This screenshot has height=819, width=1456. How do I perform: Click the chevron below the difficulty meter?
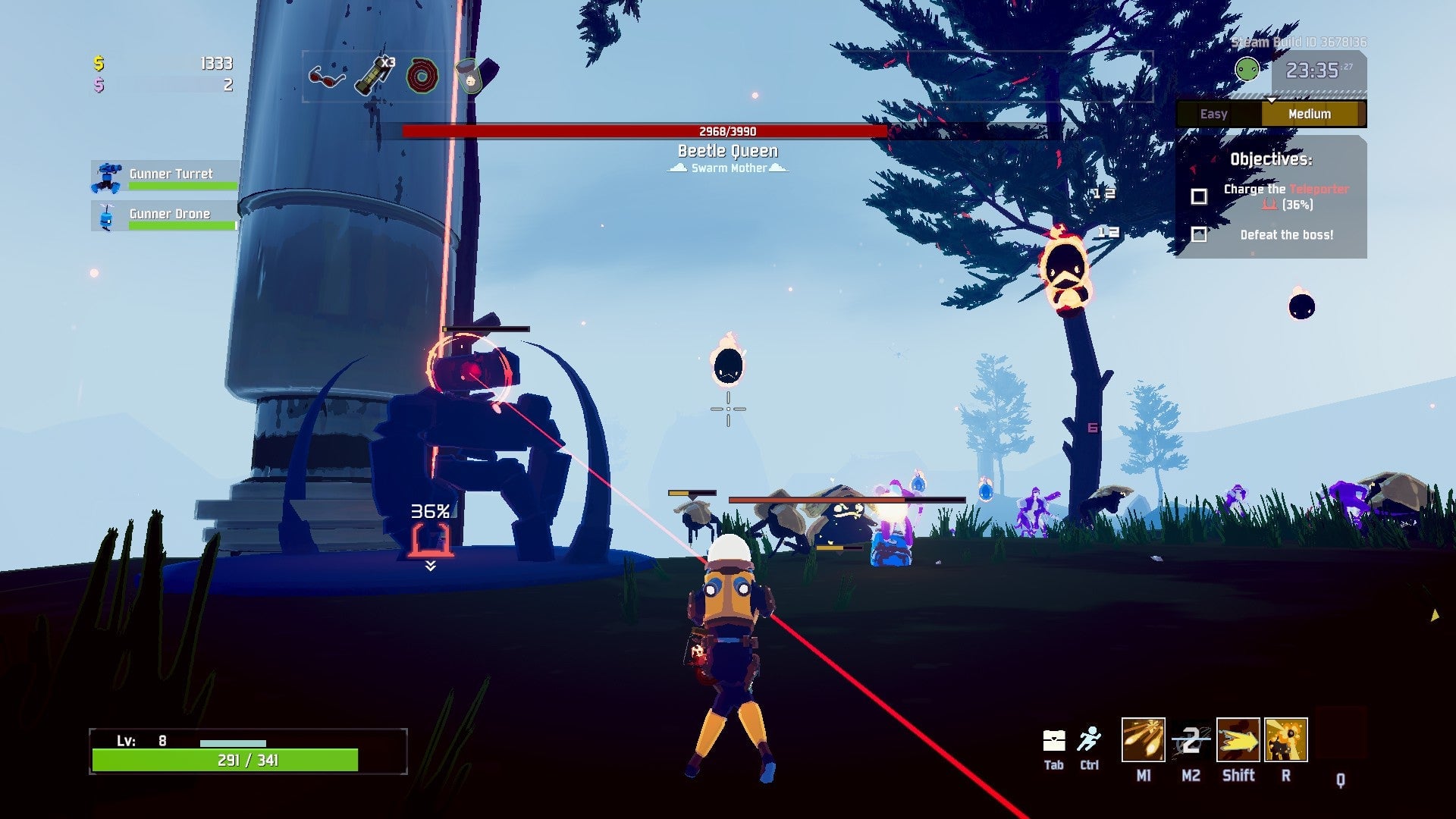click(1271, 99)
